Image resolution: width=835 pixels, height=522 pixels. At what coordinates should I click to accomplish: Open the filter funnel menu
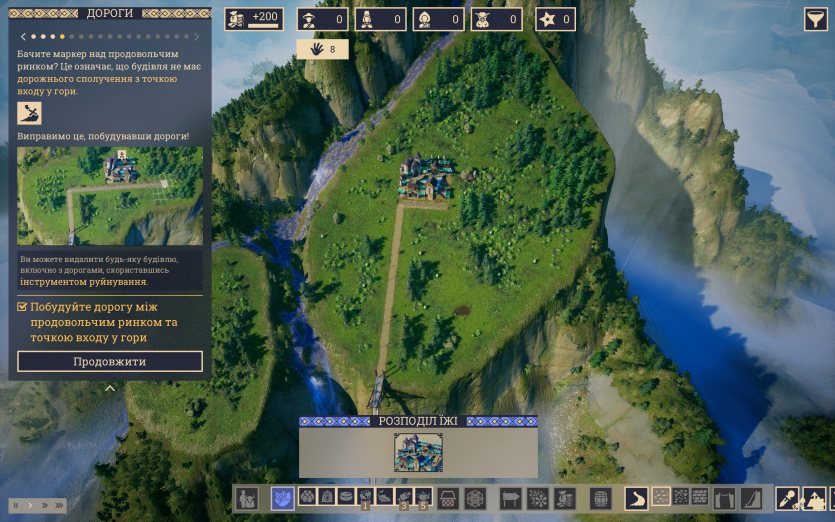click(x=816, y=20)
